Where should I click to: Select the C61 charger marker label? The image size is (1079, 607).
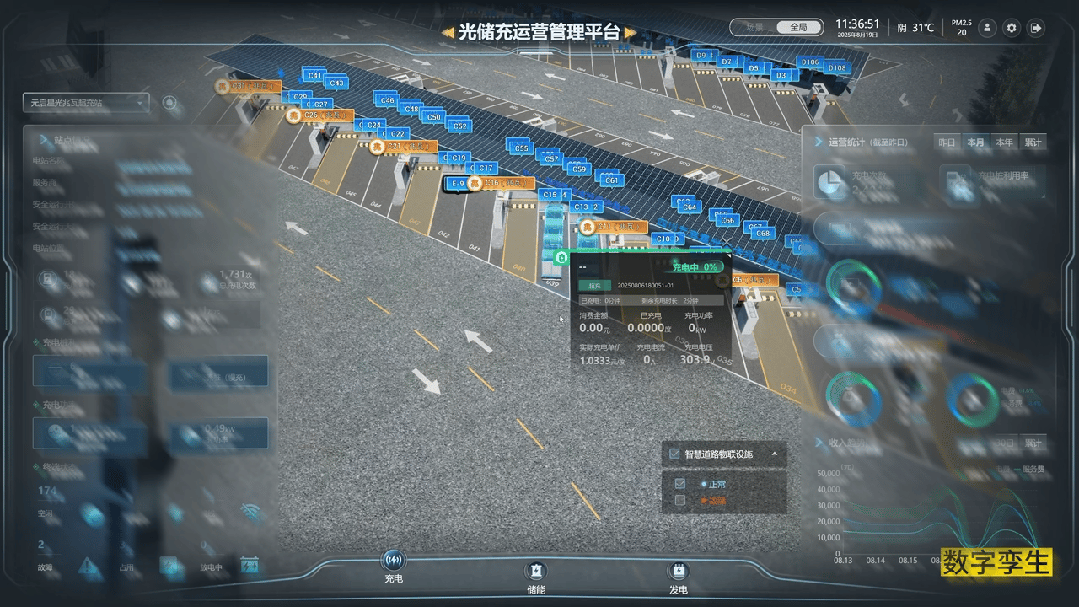(x=612, y=180)
